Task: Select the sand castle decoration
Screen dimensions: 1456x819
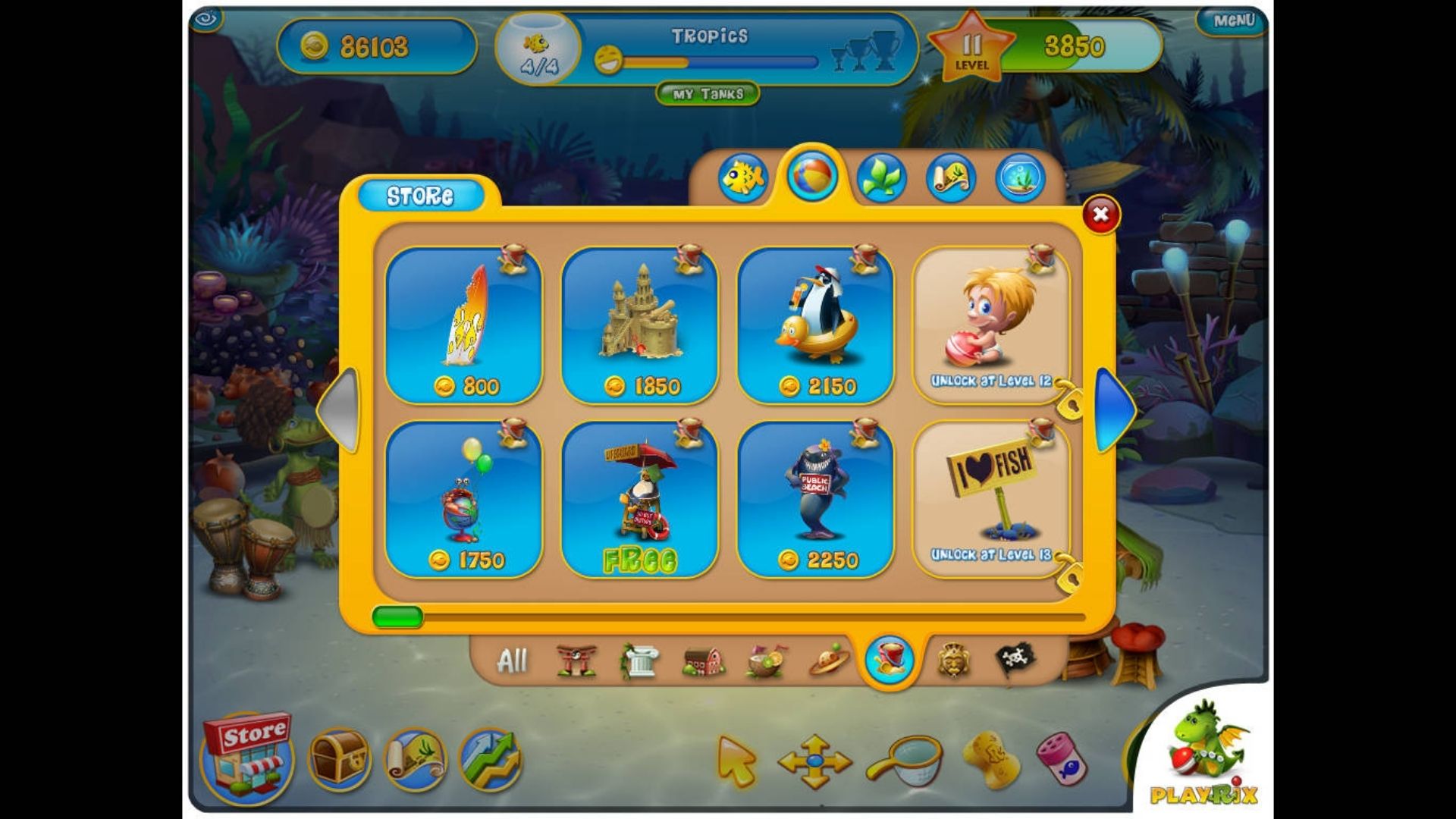Action: 640,325
